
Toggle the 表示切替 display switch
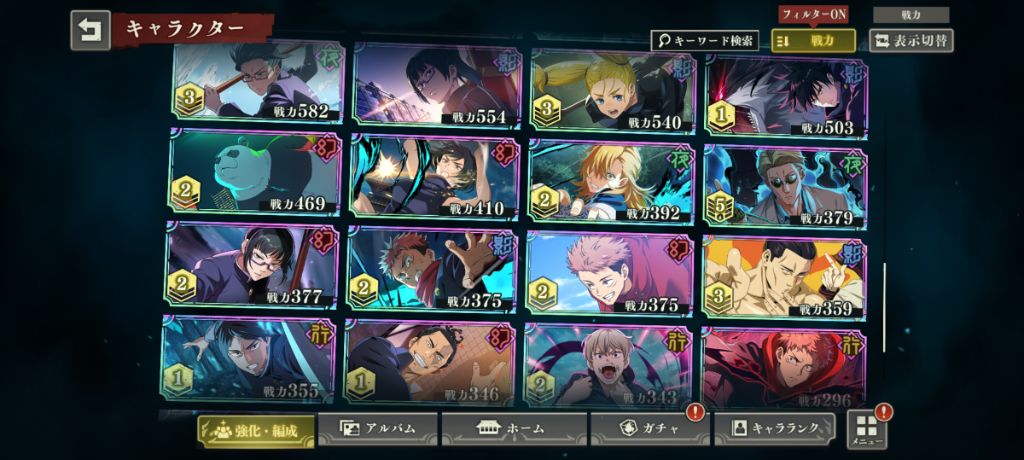tap(910, 40)
